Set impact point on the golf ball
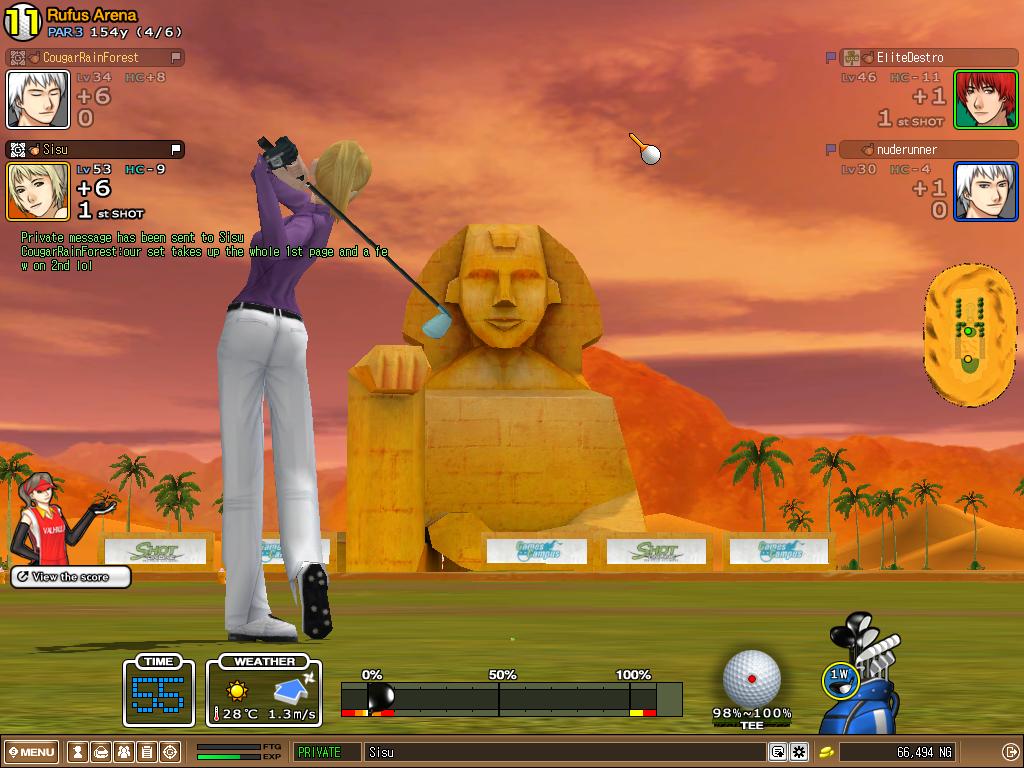The height and width of the screenshot is (768, 1024). tap(751, 679)
